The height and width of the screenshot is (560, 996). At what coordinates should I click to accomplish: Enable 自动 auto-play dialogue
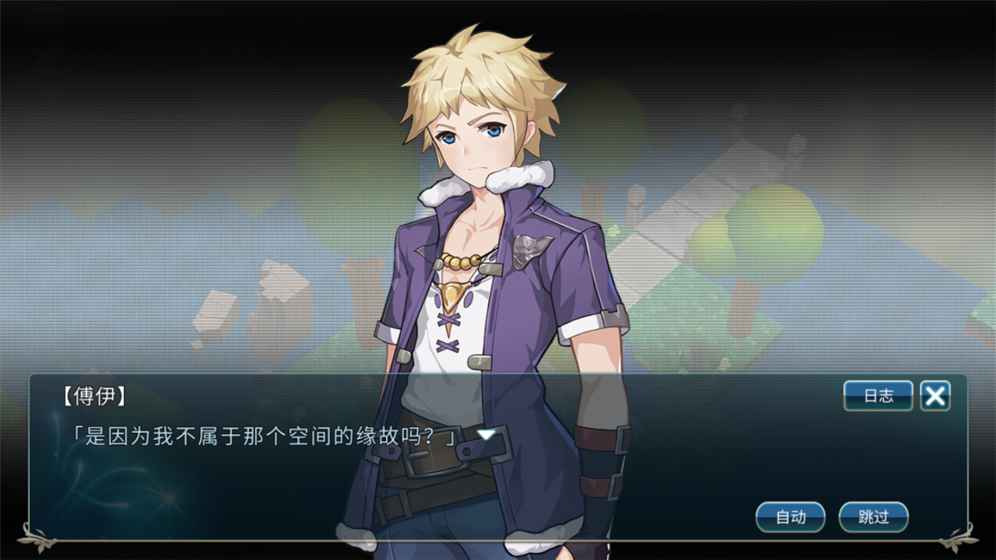(790, 517)
